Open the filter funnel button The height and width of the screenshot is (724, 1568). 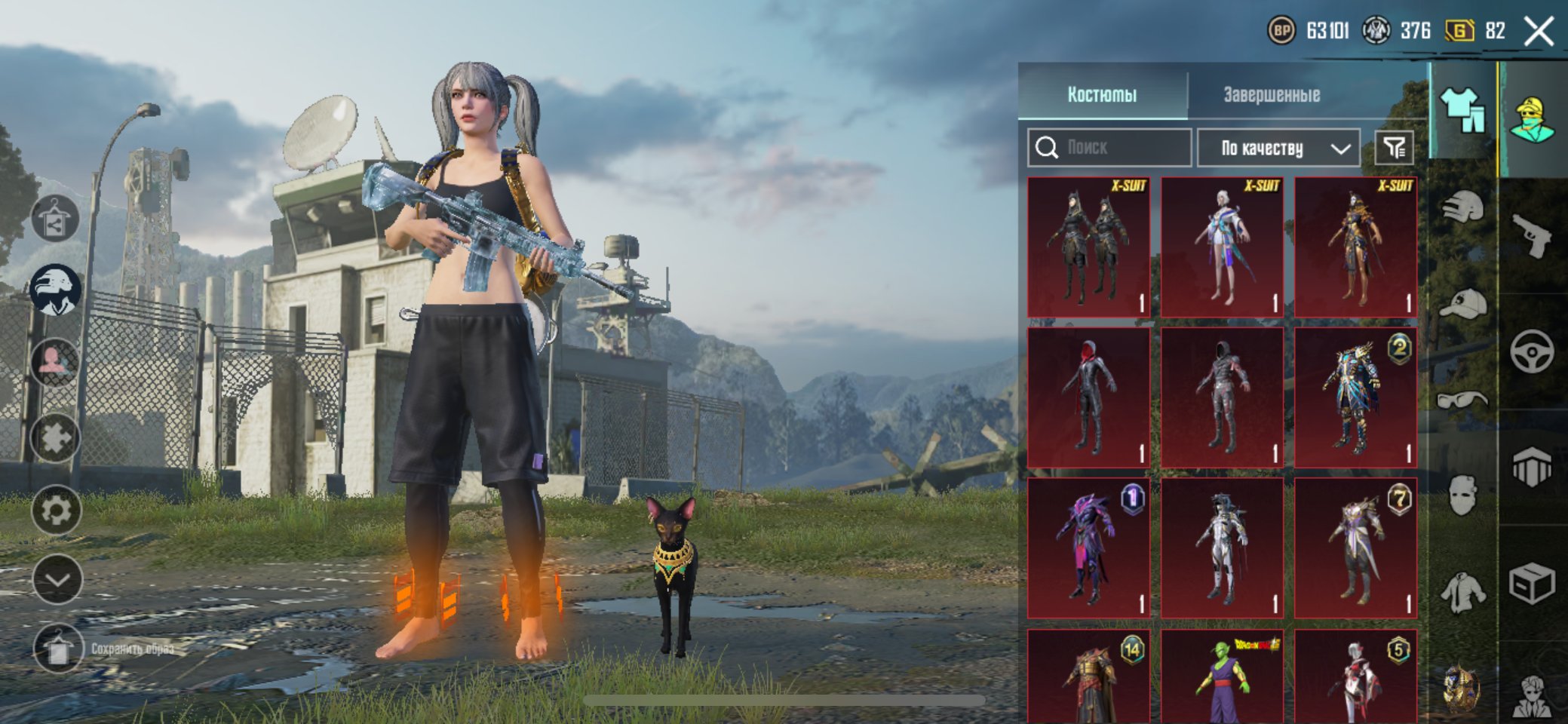coord(1393,148)
